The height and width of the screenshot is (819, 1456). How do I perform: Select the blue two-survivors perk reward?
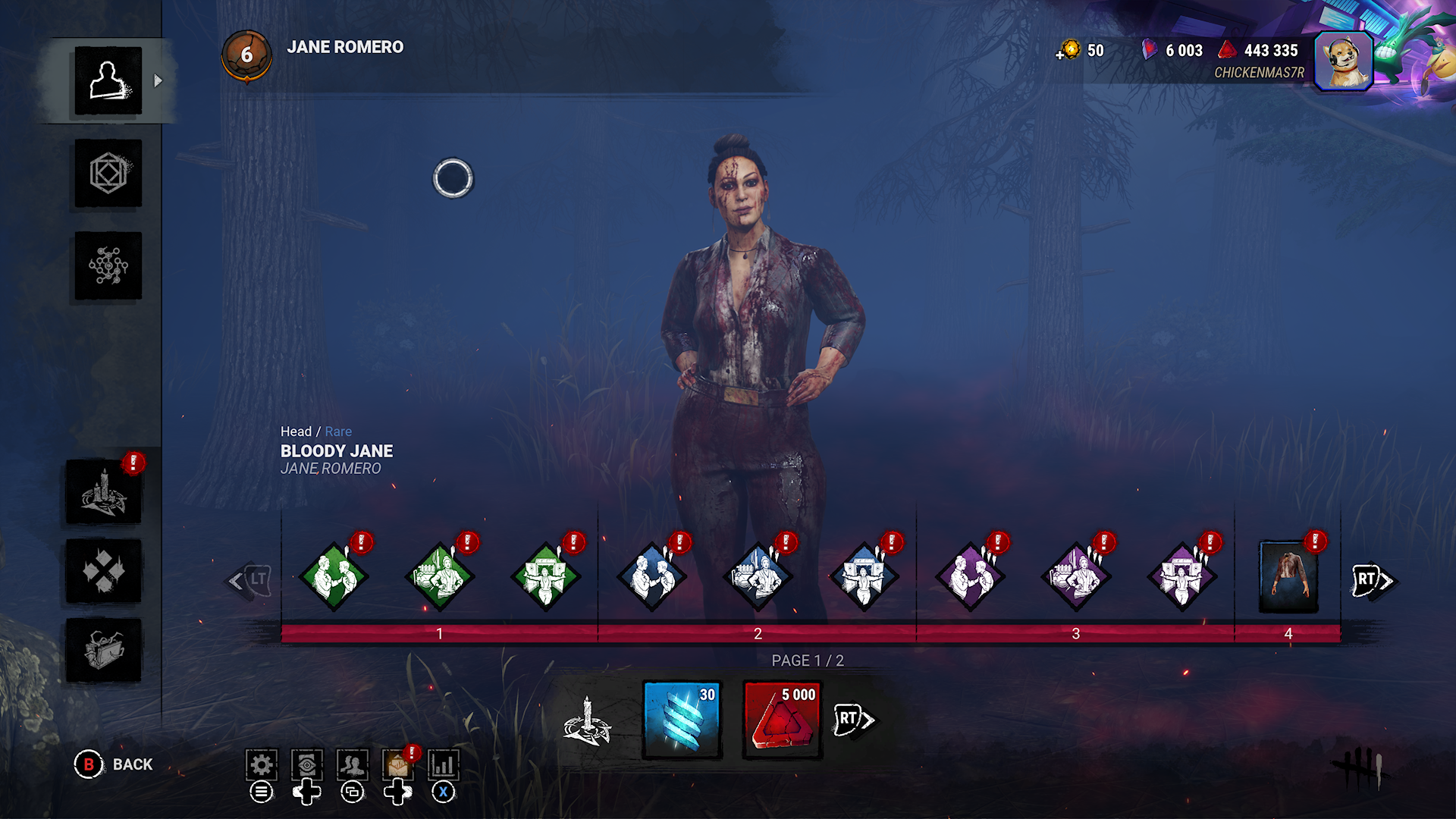click(x=652, y=577)
